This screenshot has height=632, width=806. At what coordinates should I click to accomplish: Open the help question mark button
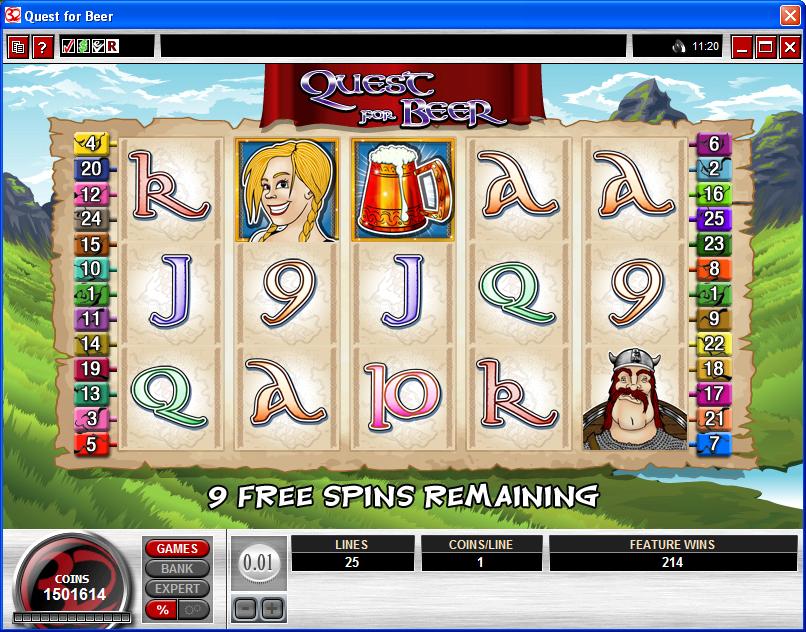42,46
